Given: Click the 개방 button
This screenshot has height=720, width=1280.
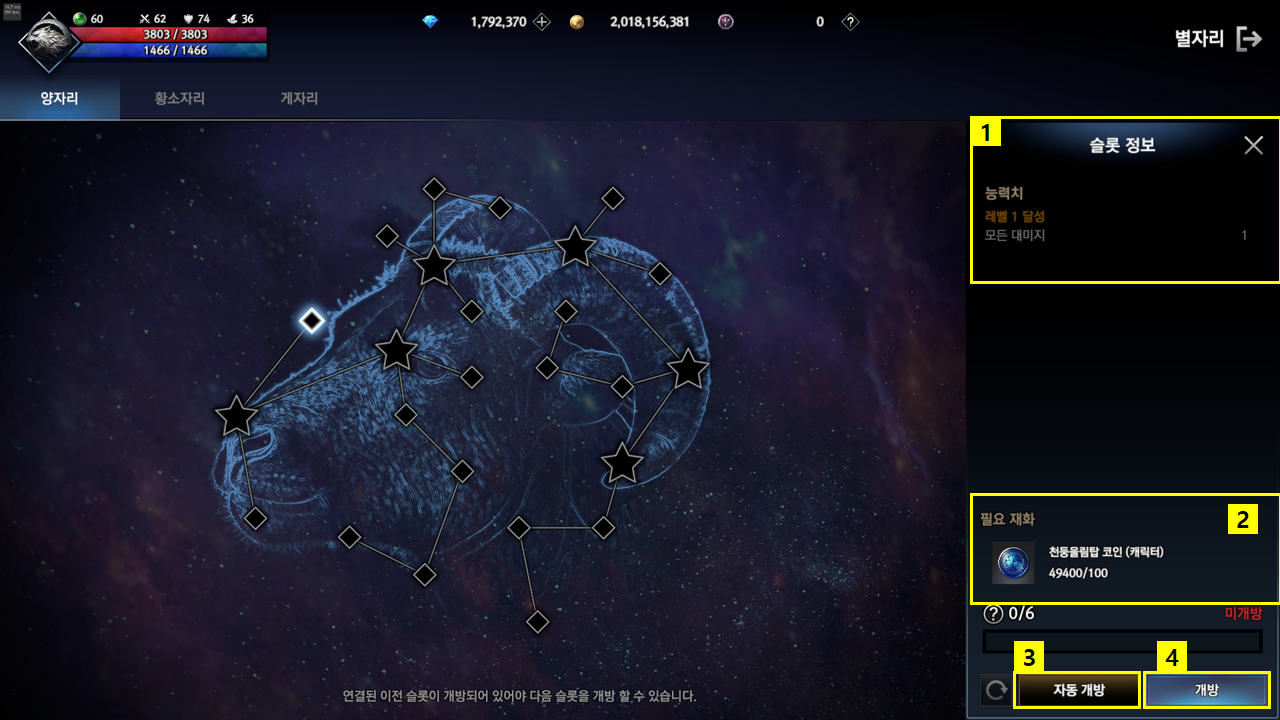Looking at the screenshot, I should coord(1206,689).
